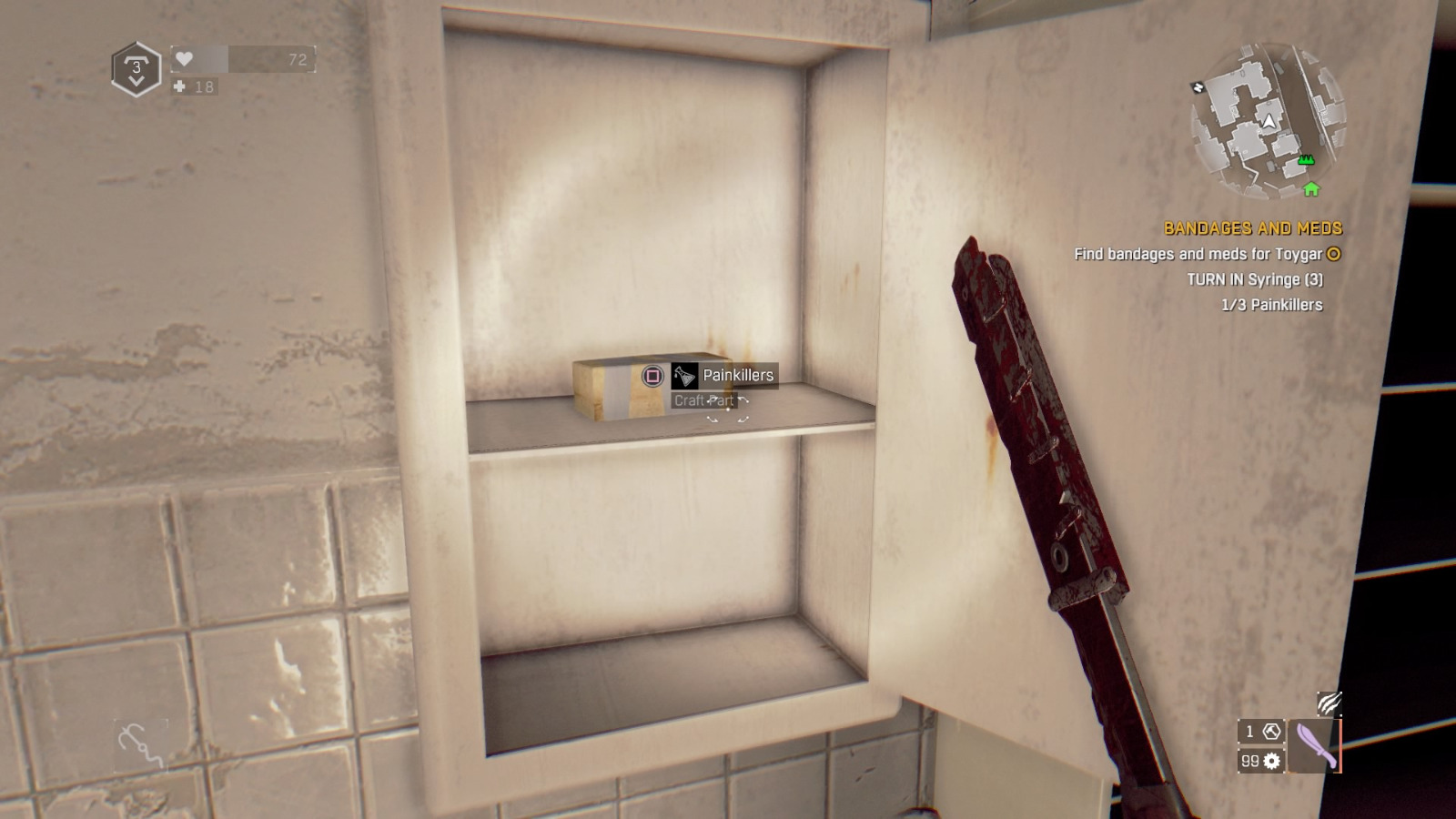Screen dimensions: 1456x819
Task: Click the gear icon beside the 99 counter
Action: click(1272, 761)
